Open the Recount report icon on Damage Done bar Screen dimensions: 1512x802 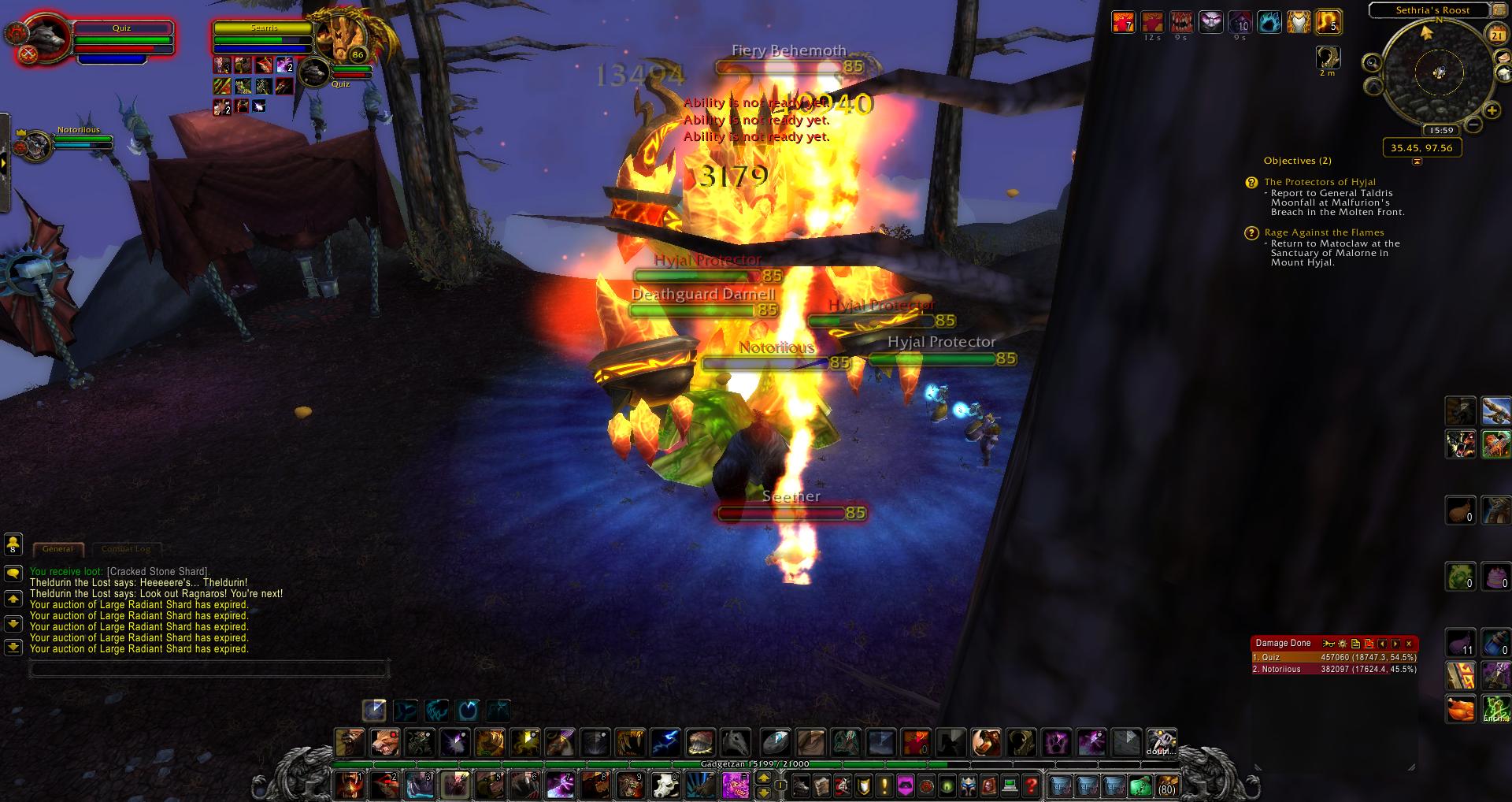click(1329, 644)
